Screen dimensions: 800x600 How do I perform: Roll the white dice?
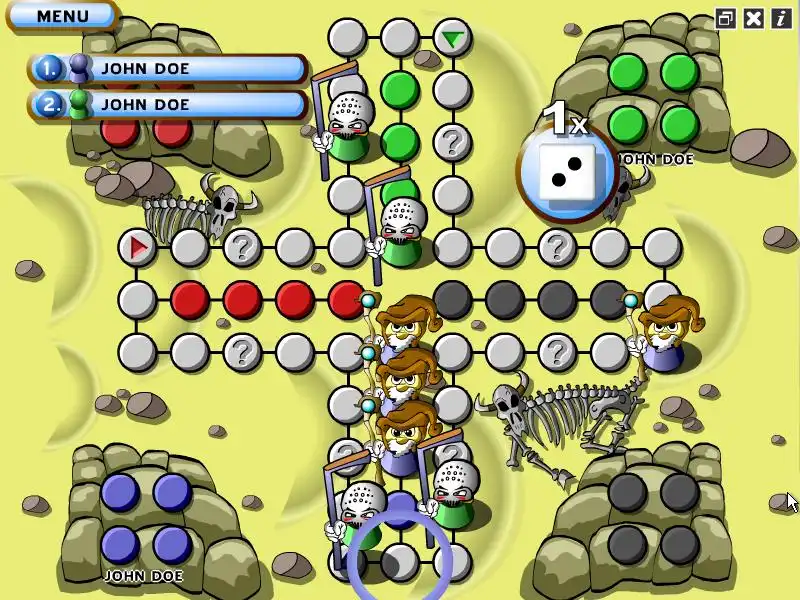[567, 167]
